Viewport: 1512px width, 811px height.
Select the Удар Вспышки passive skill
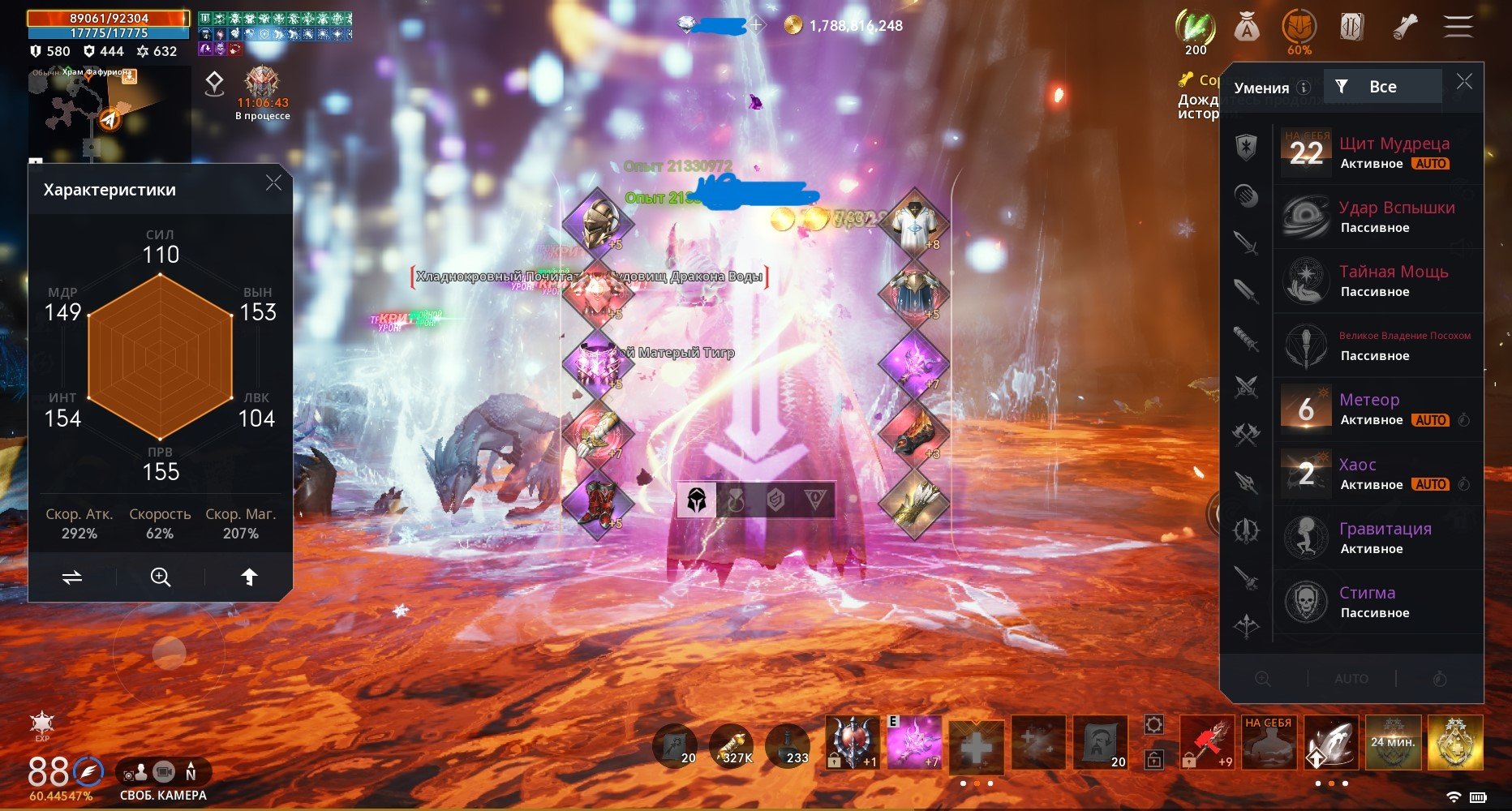tap(1378, 217)
